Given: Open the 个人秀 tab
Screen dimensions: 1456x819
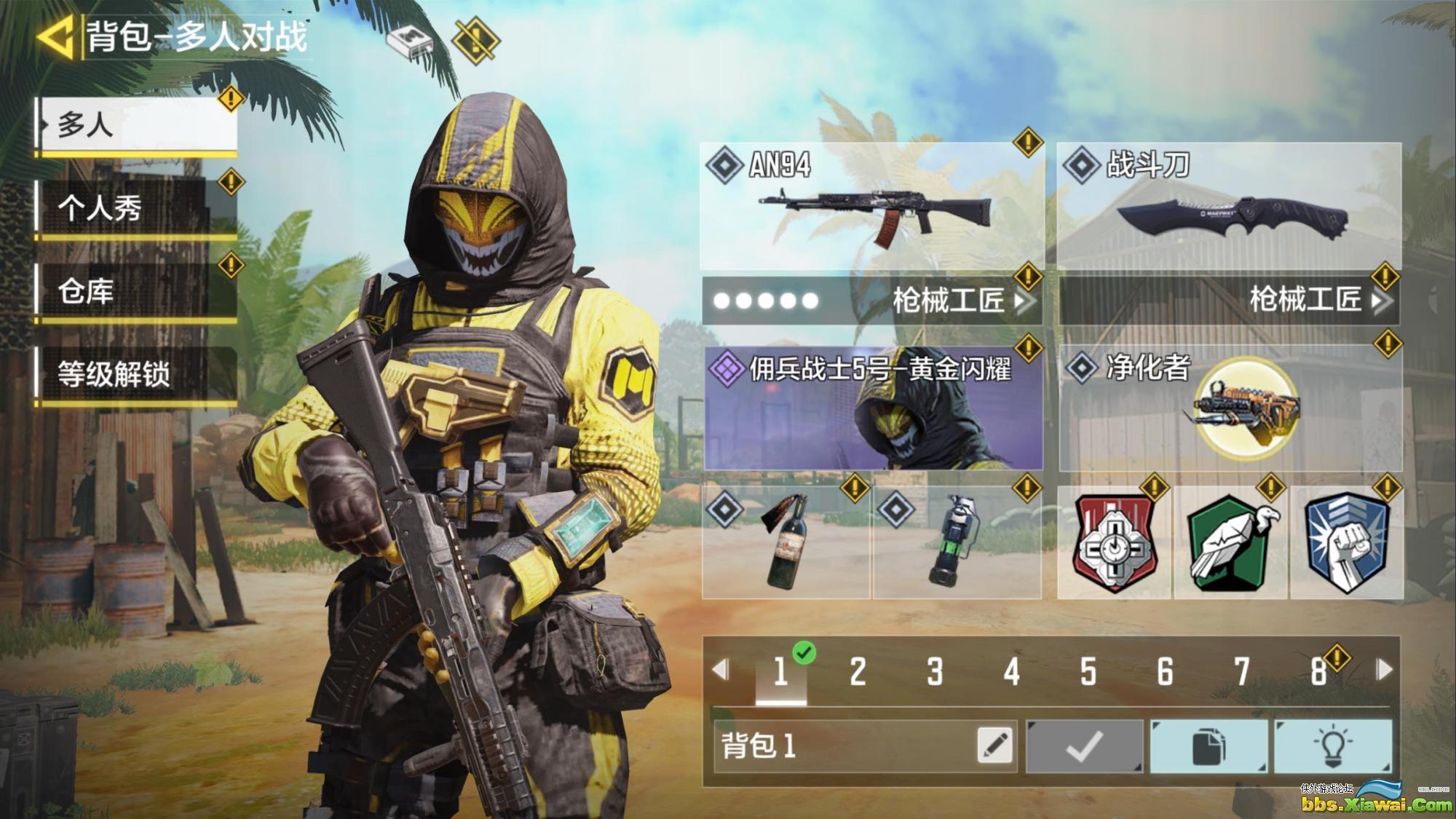Looking at the screenshot, I should click(x=138, y=209).
